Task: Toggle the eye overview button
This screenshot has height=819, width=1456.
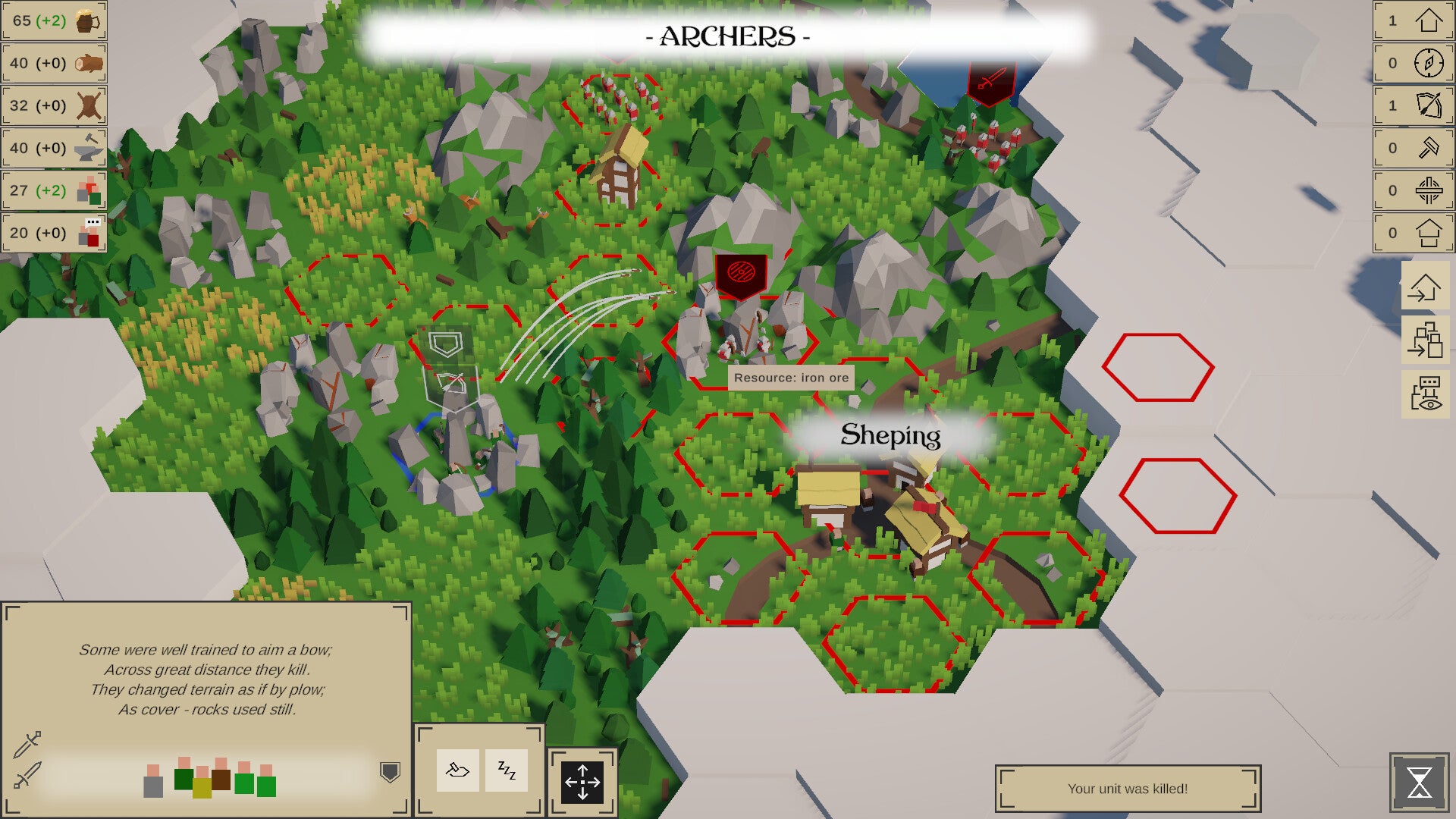Action: click(1425, 394)
